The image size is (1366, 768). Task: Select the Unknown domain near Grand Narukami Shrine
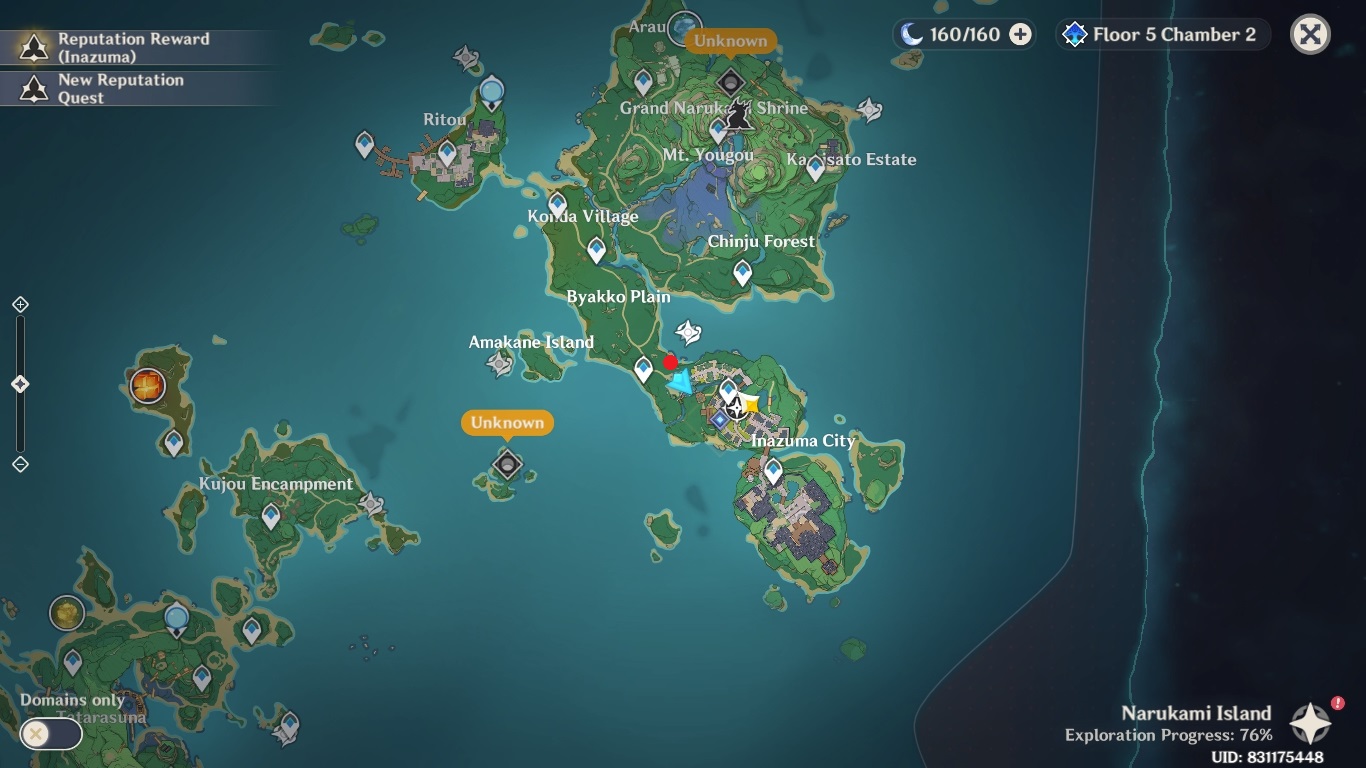tap(730, 82)
